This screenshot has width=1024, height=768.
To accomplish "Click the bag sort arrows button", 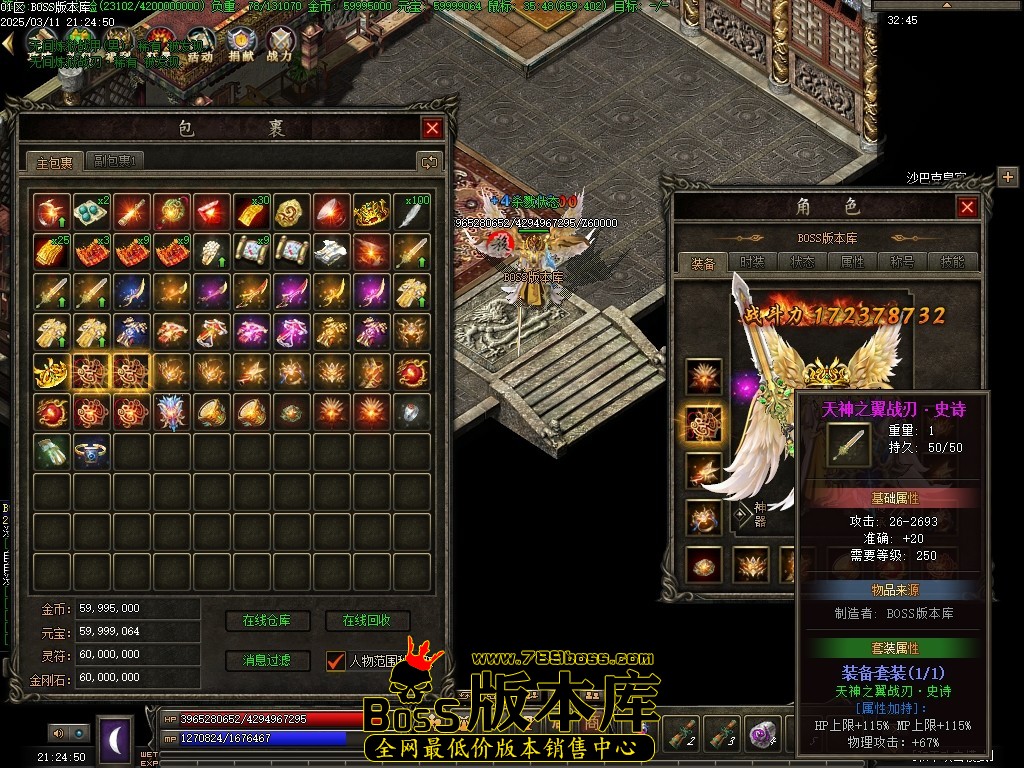I will (429, 162).
